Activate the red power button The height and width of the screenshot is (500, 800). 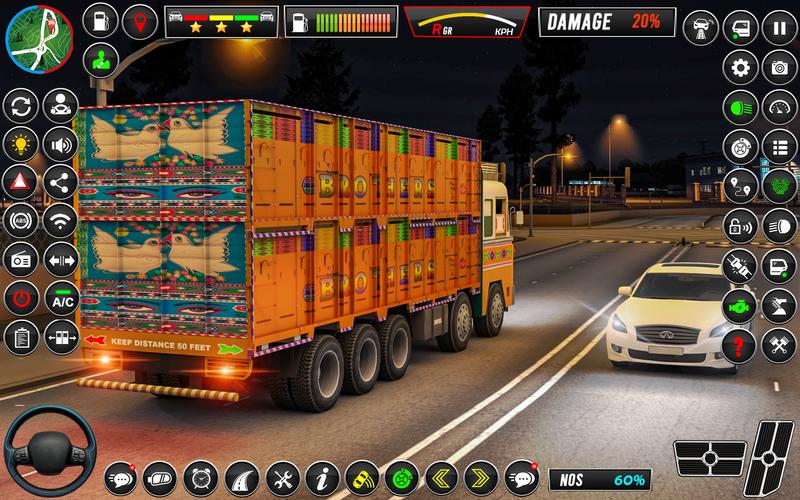[x=20, y=298]
